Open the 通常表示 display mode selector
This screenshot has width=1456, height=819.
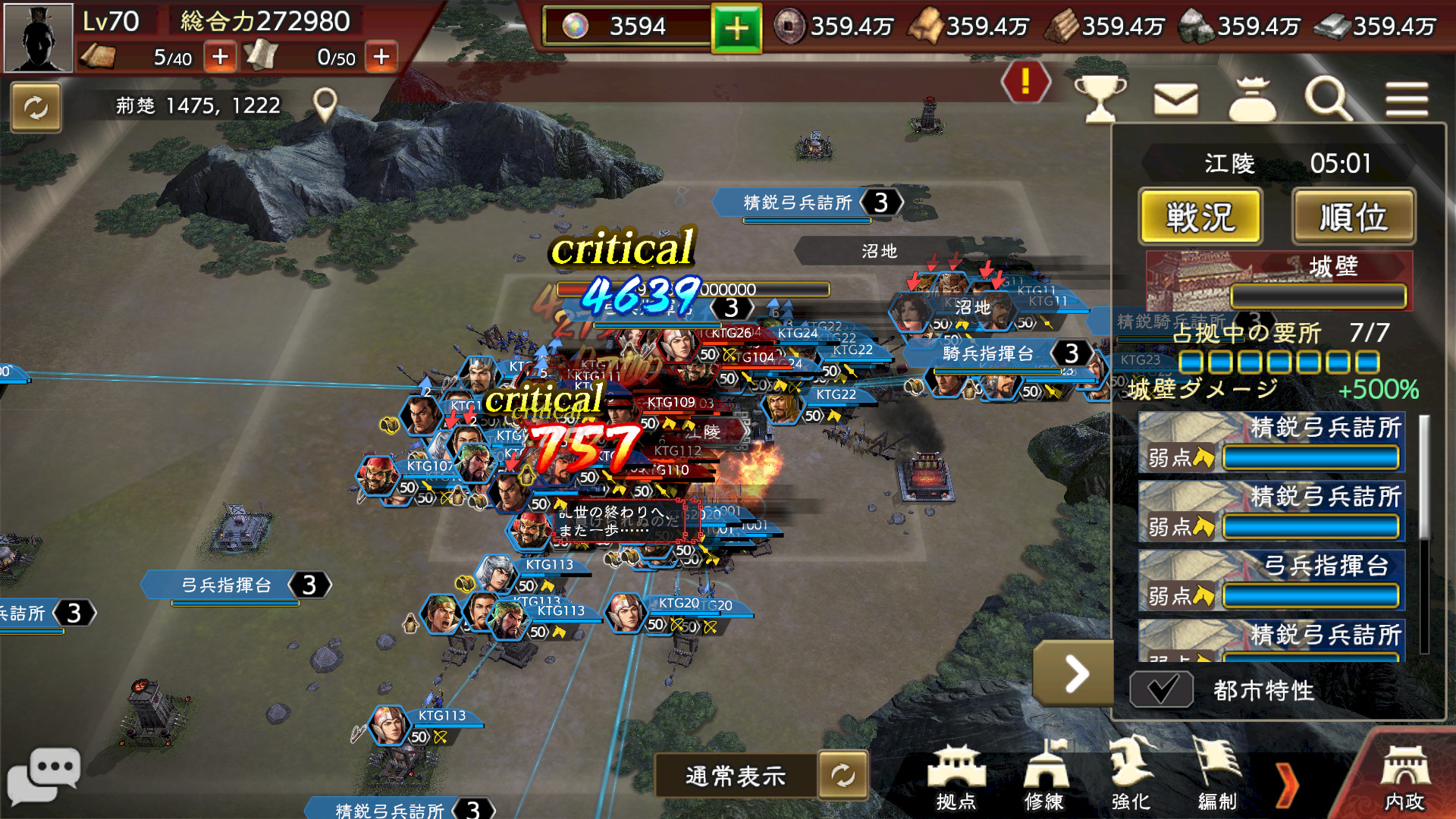pos(734,775)
